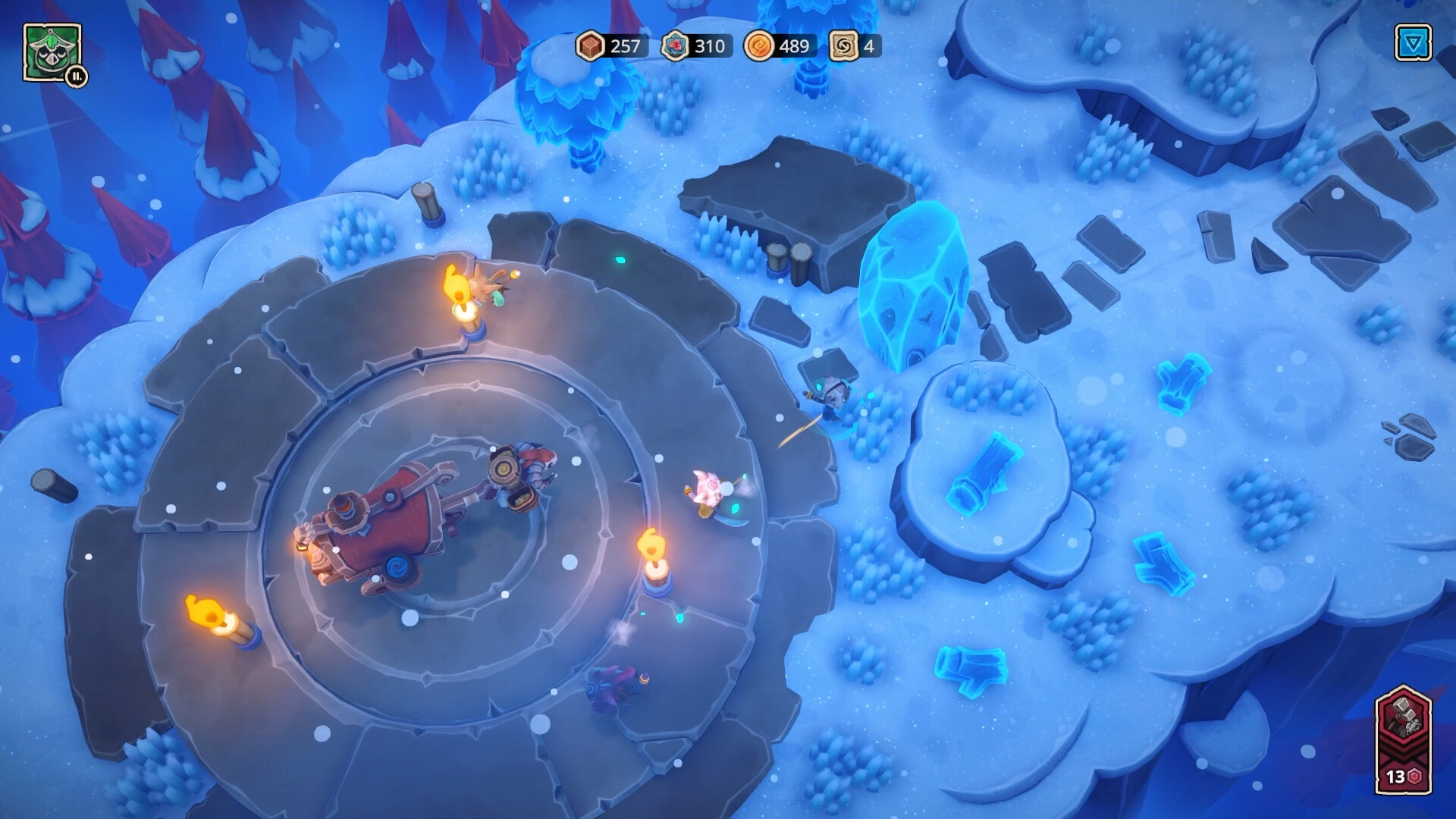Expand the wood counter showing 257
The height and width of the screenshot is (819, 1456).
[623, 47]
